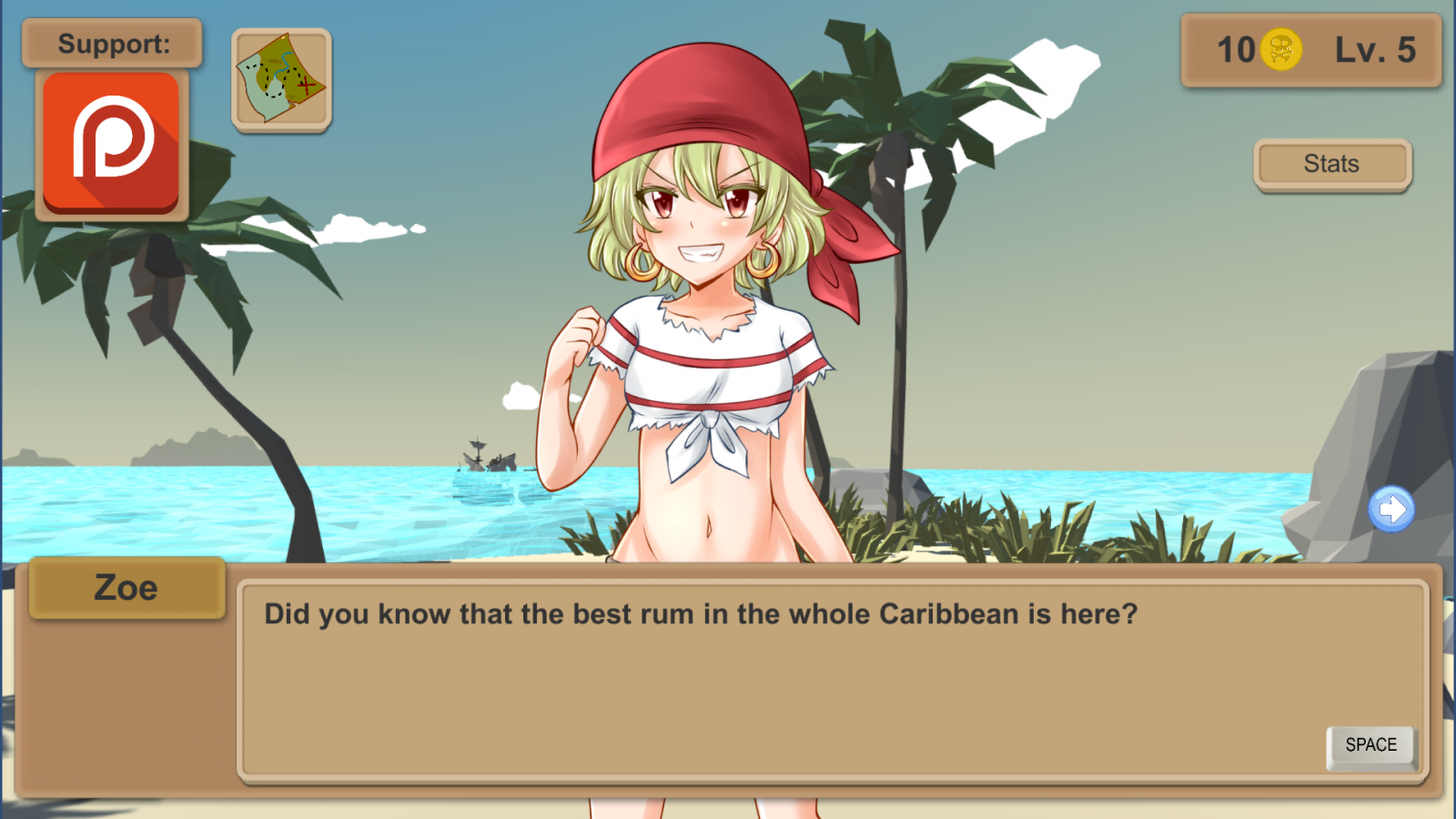The image size is (1456, 819).
Task: Click the Lv. 5 level indicator
Action: click(x=1374, y=50)
